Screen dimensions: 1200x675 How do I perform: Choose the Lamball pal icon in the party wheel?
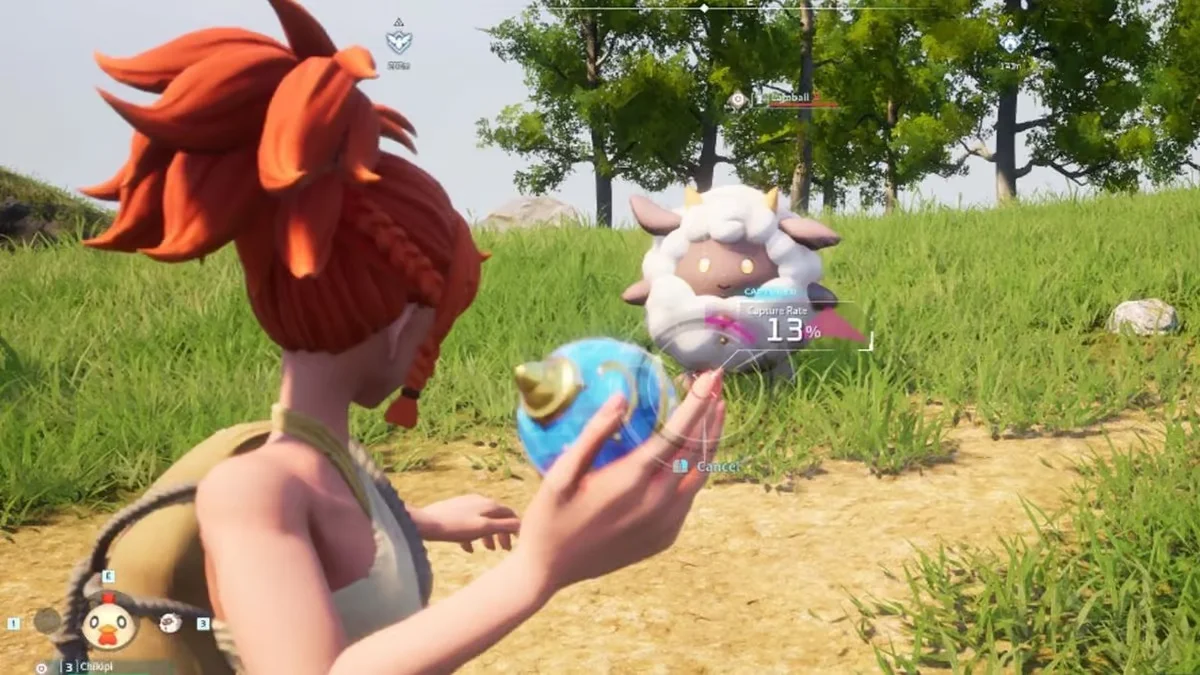[170, 623]
